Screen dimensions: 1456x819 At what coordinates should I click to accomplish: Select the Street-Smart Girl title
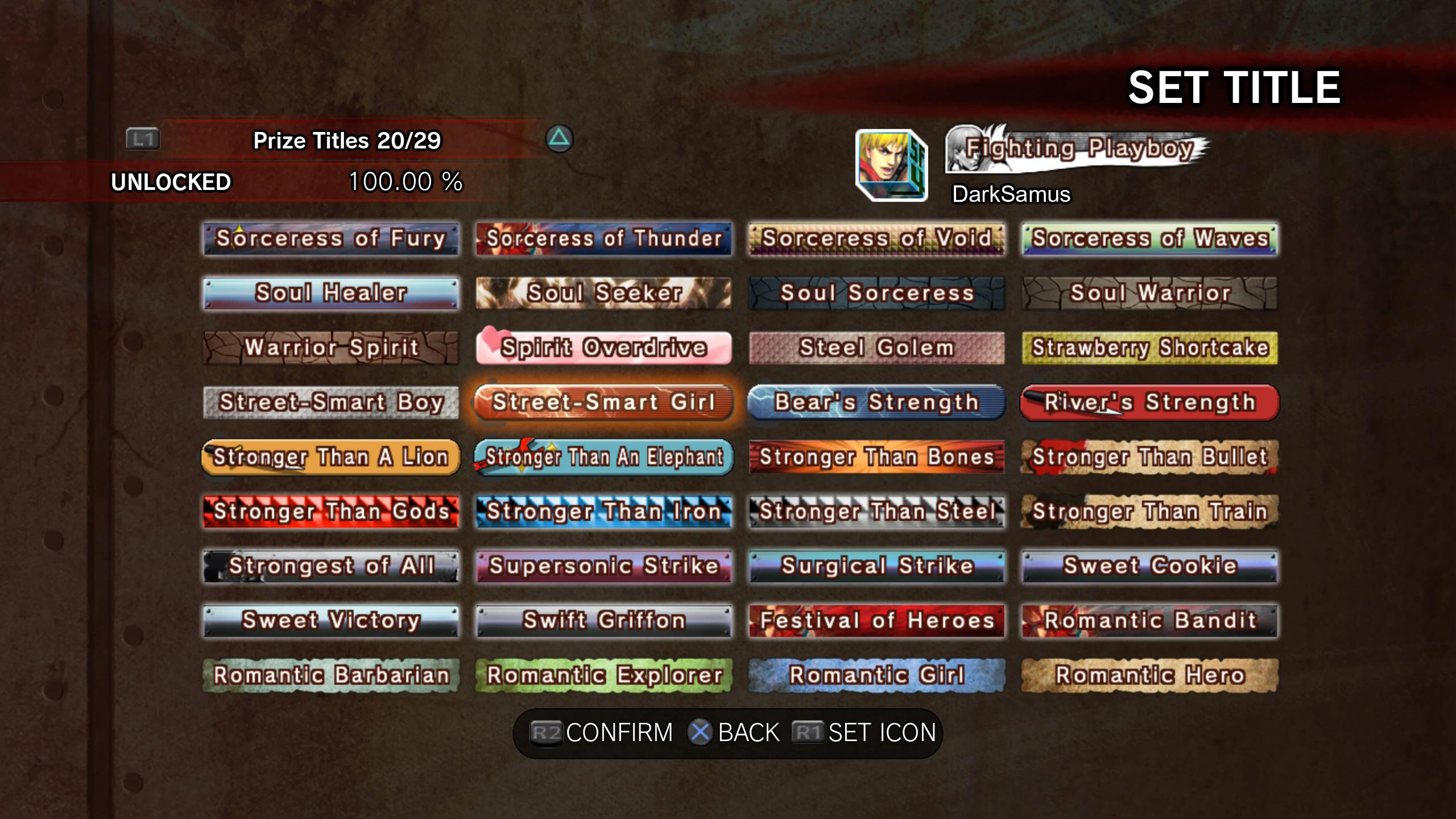(605, 403)
